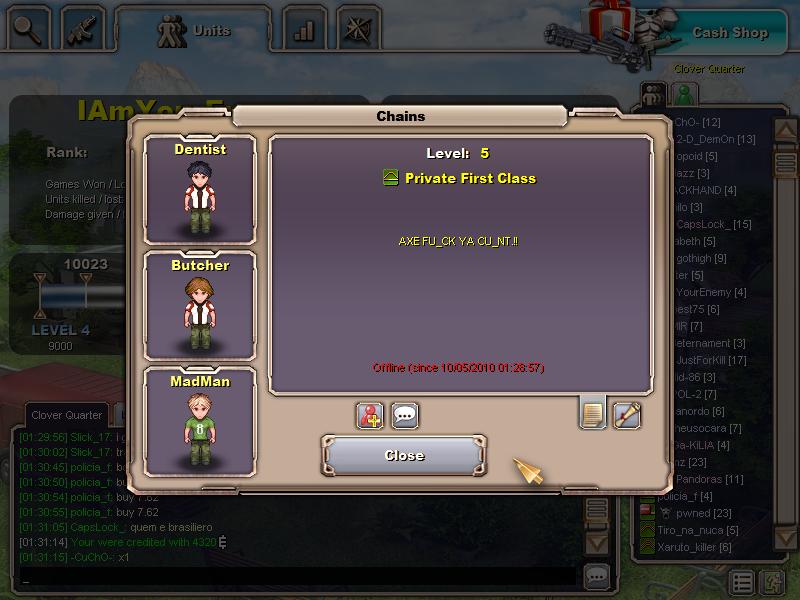The width and height of the screenshot is (800, 600).
Task: Select the Butcher unit portrait
Action: (x=200, y=306)
